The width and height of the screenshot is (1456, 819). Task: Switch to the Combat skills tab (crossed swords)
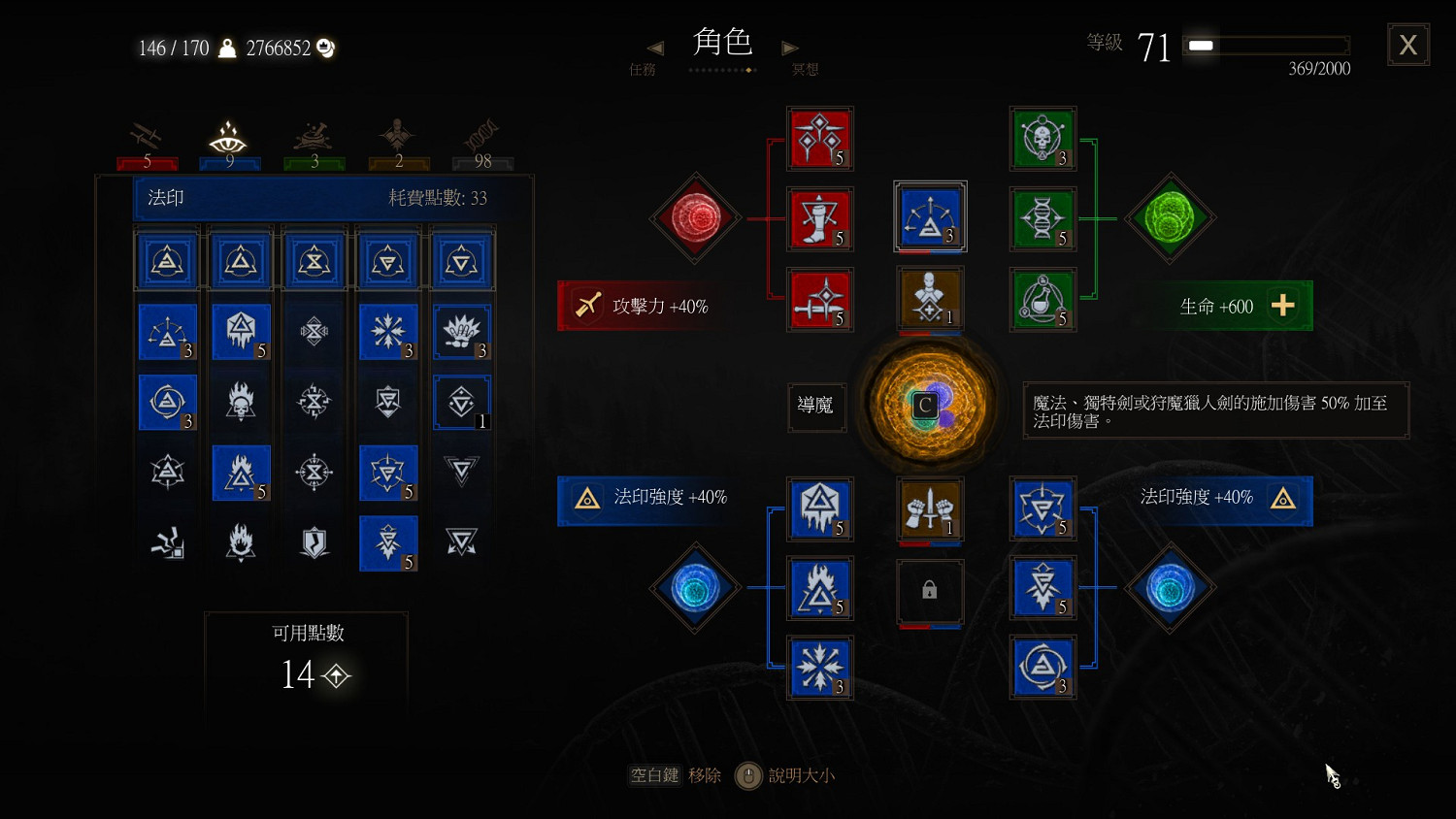(147, 136)
